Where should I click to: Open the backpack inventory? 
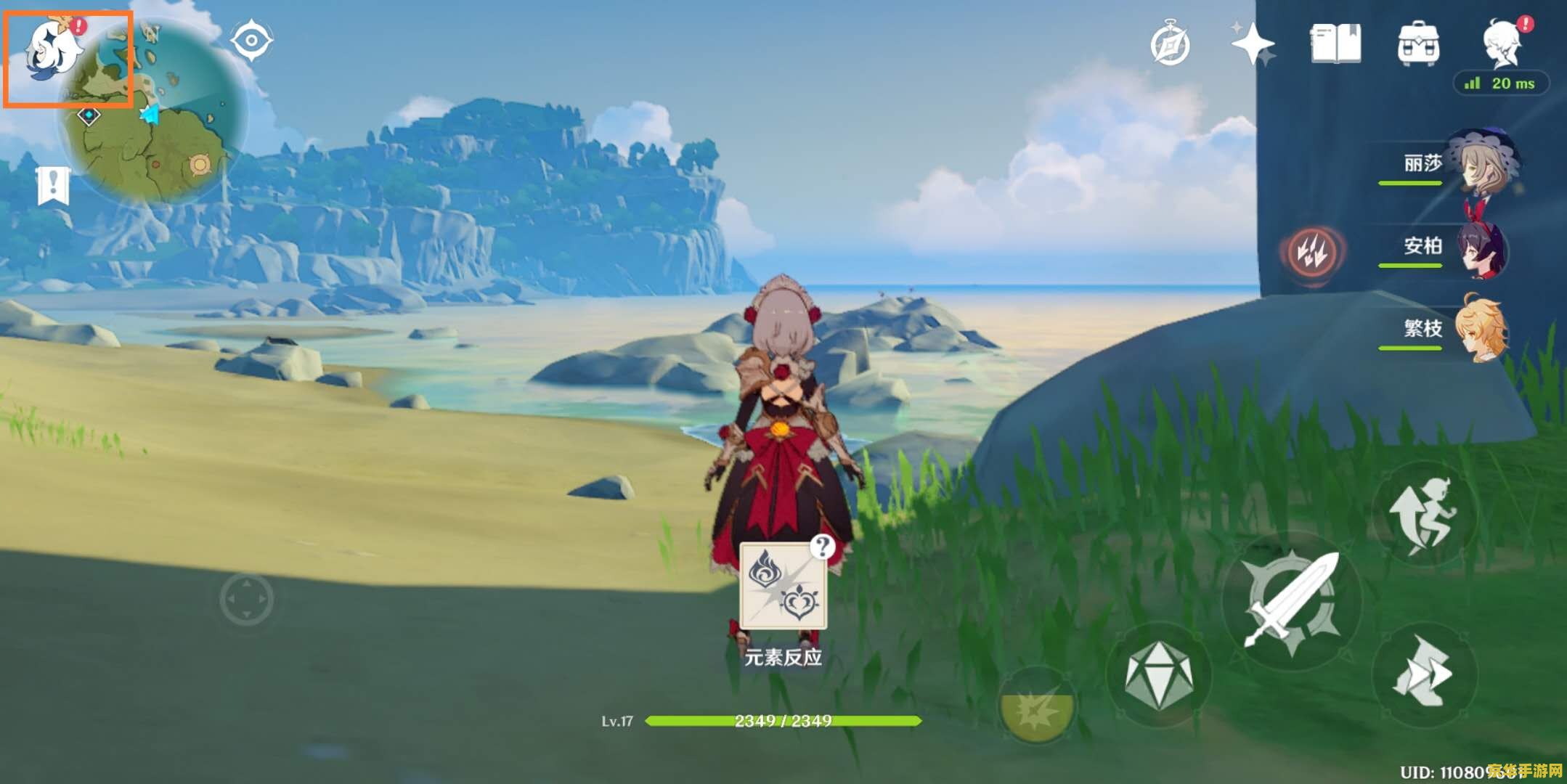point(1419,45)
